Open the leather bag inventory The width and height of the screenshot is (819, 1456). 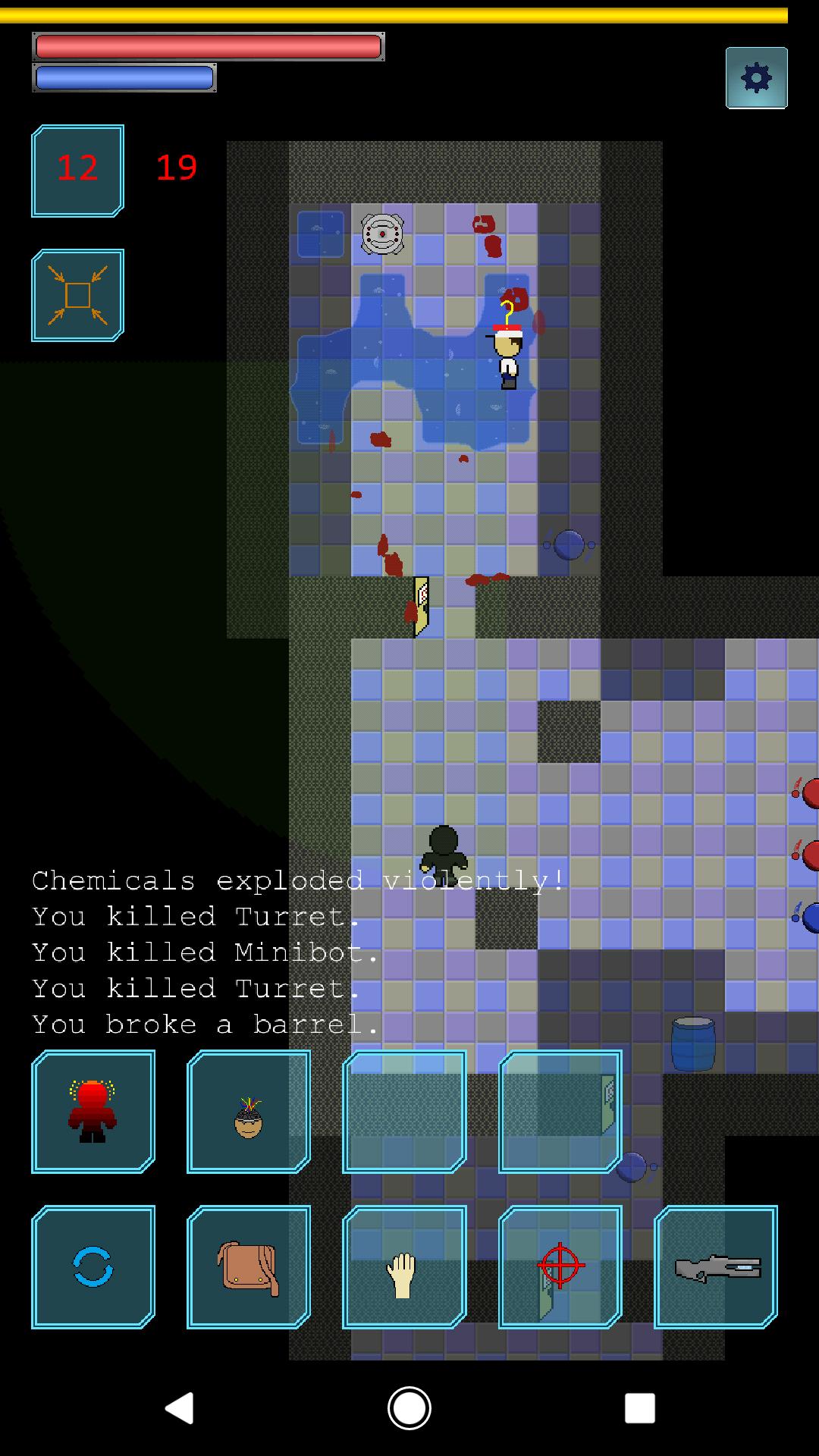coord(249,1267)
